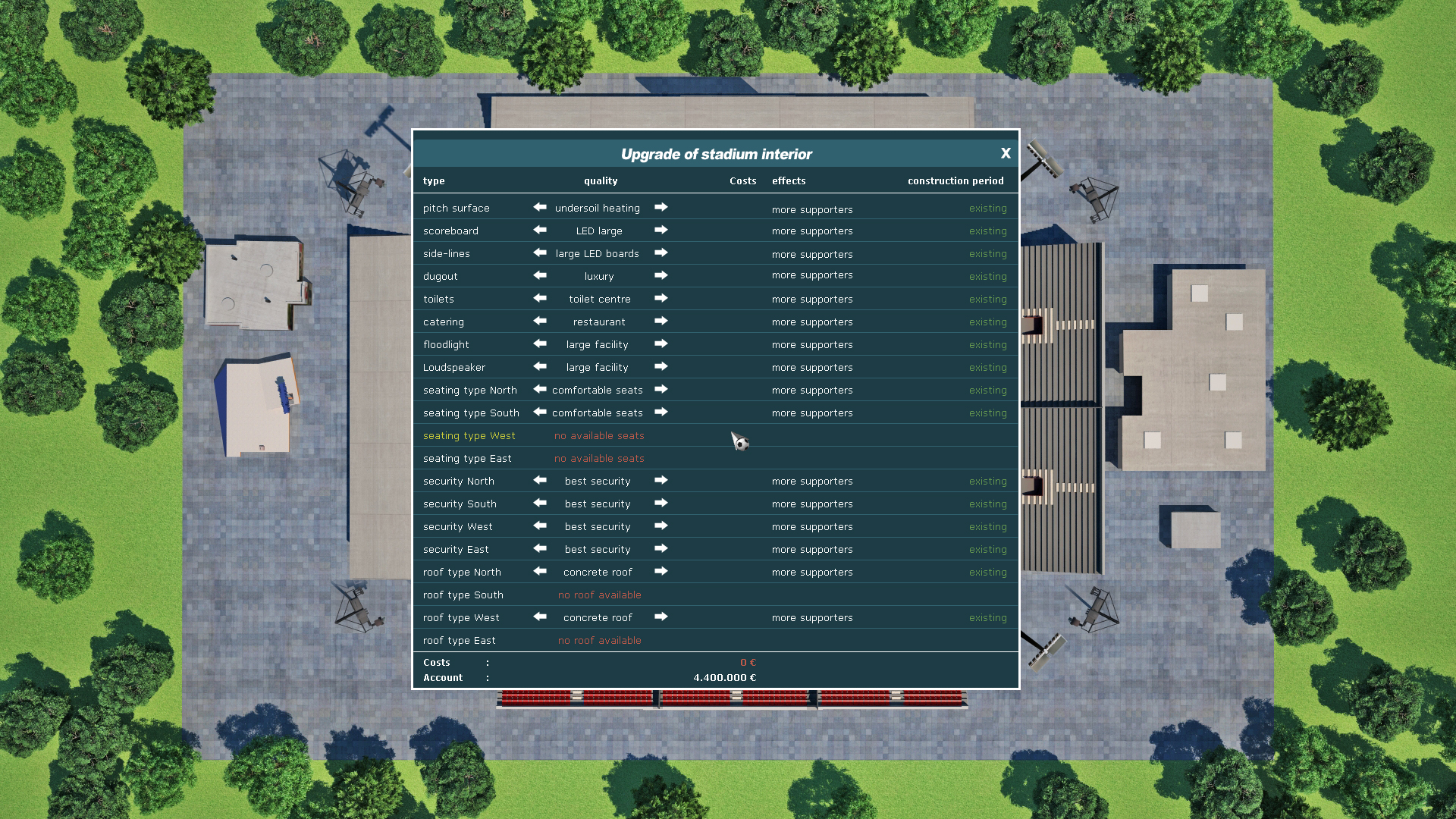Downgrade seating type South seats
Image resolution: width=1456 pixels, height=819 pixels.
pos(539,413)
